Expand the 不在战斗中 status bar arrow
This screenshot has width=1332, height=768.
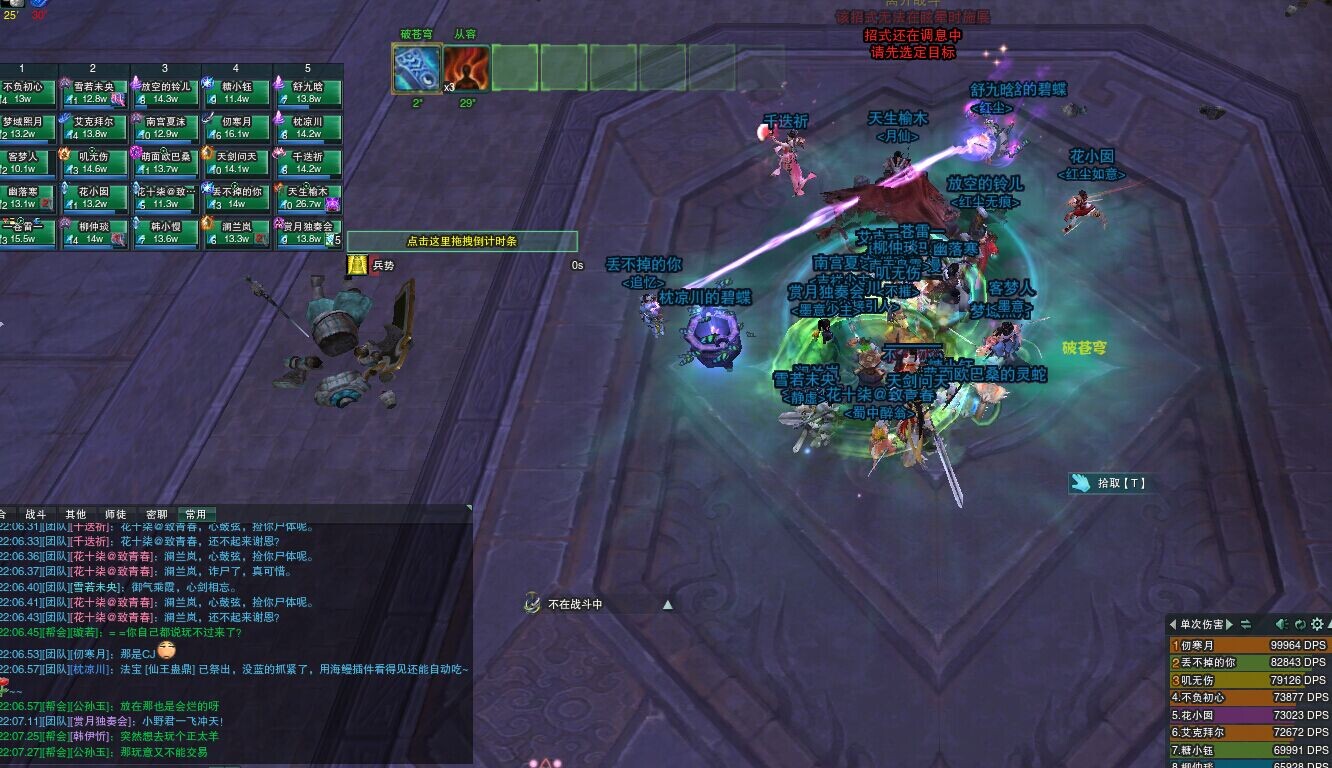667,604
